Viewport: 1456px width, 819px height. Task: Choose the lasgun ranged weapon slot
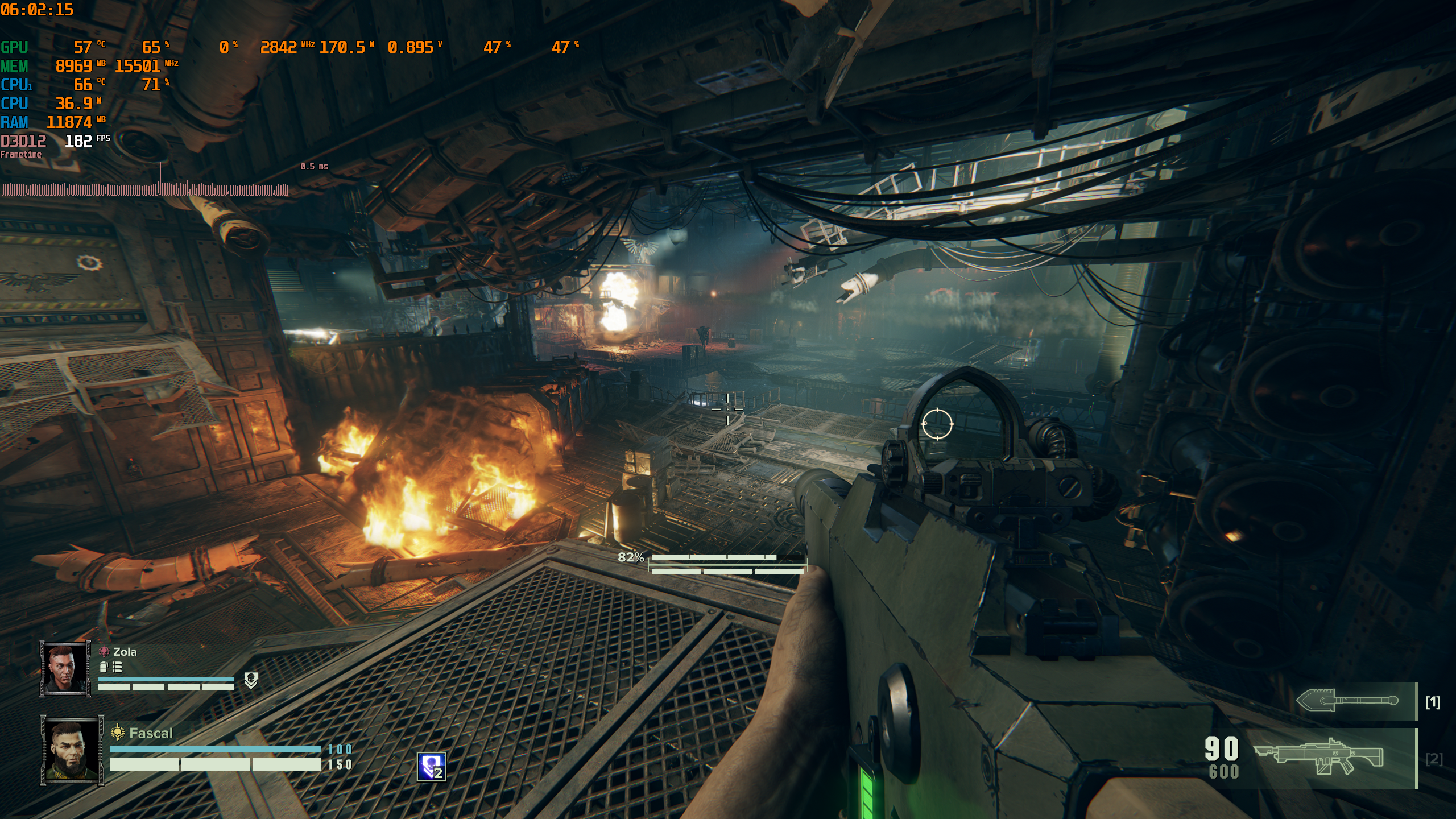point(1319,757)
